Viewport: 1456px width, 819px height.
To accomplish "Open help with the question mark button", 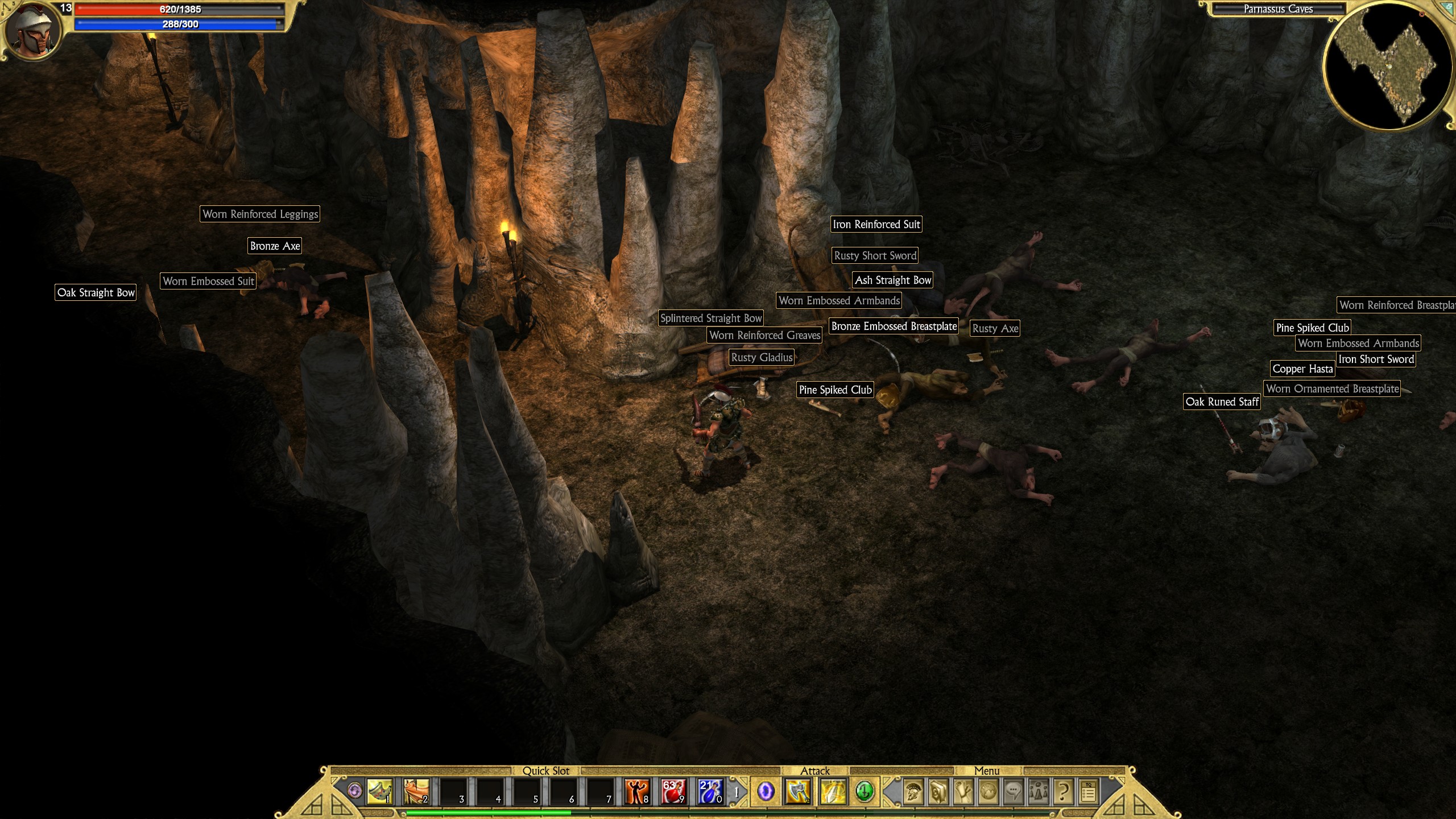I will pos(1063,791).
